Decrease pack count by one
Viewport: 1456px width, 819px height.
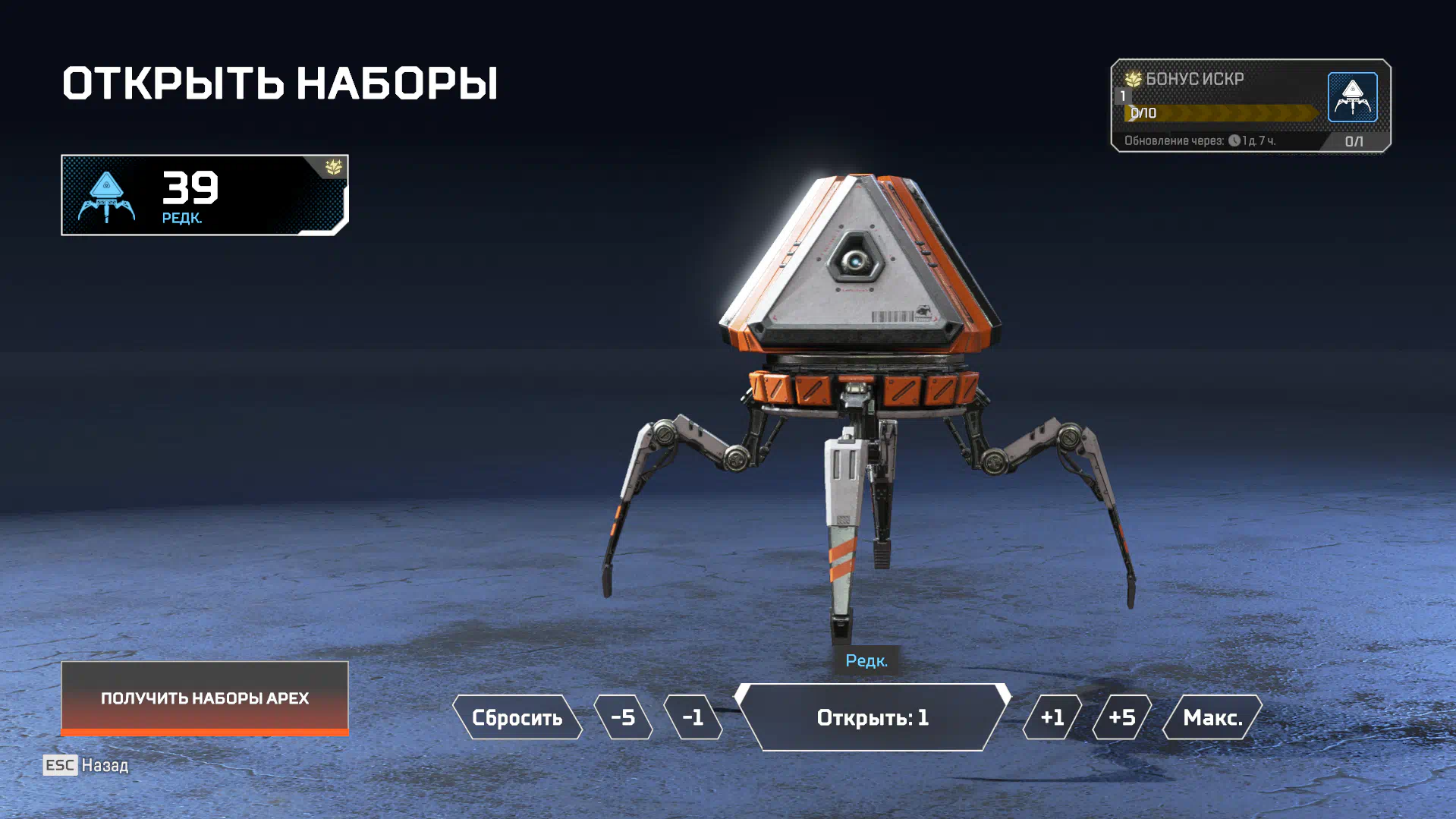693,717
